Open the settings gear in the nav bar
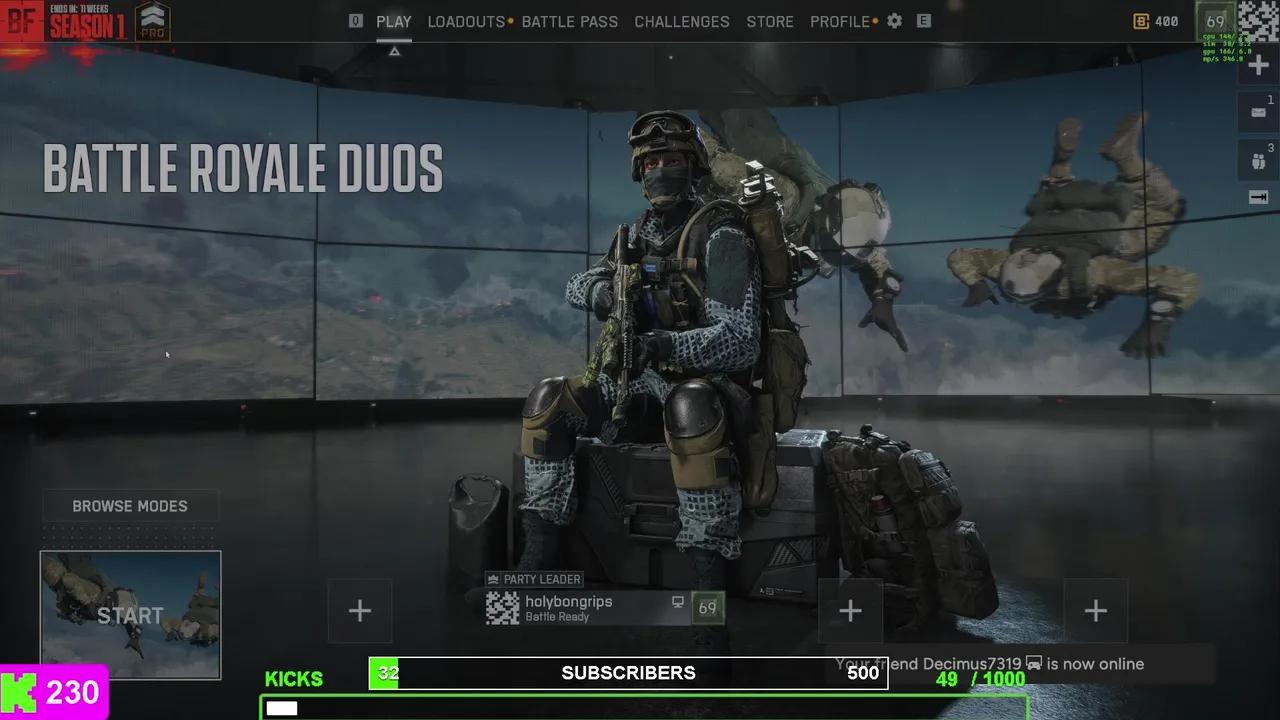1280x720 pixels. click(x=894, y=21)
